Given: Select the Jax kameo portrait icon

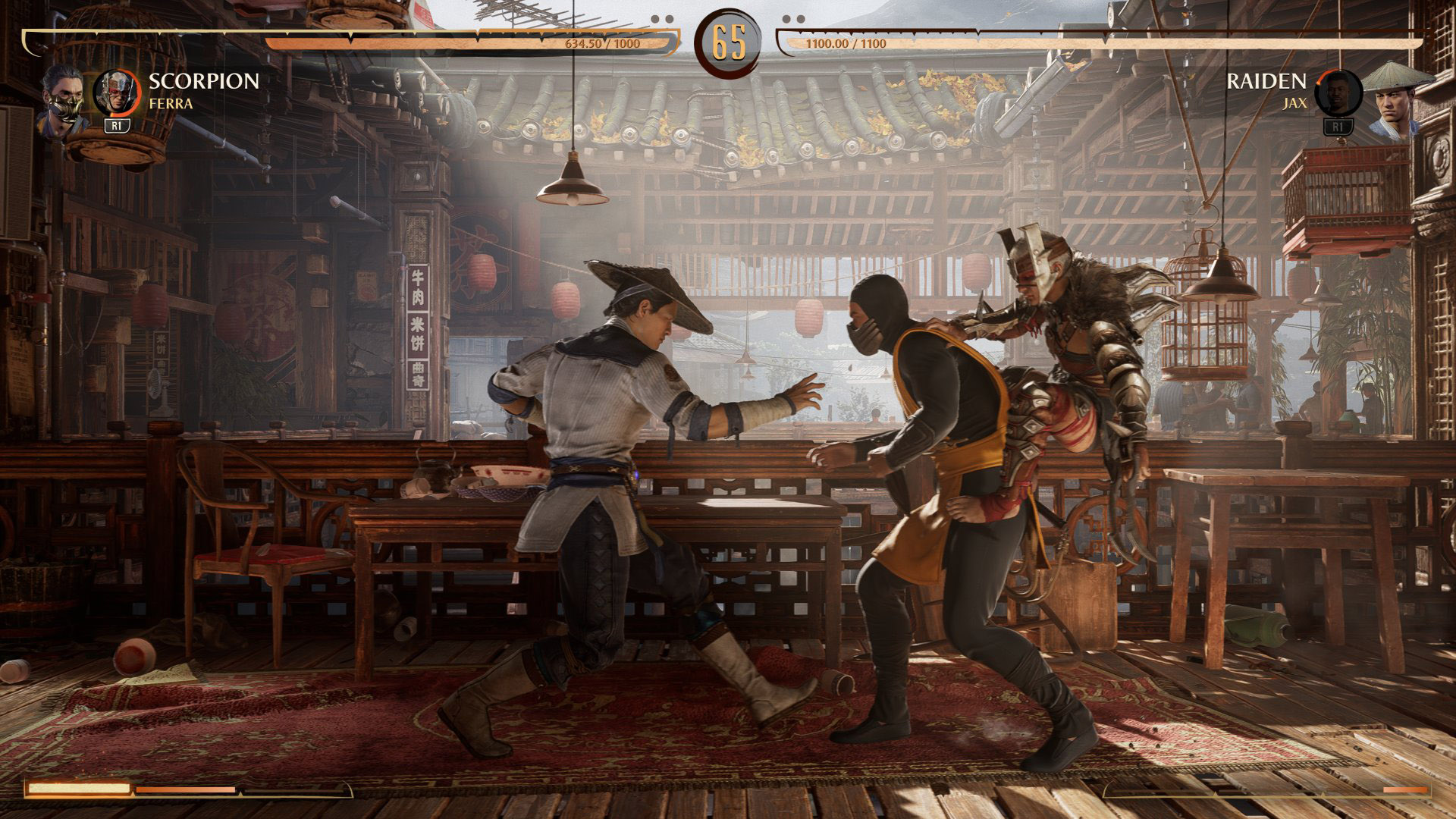Looking at the screenshot, I should coord(1338,92).
